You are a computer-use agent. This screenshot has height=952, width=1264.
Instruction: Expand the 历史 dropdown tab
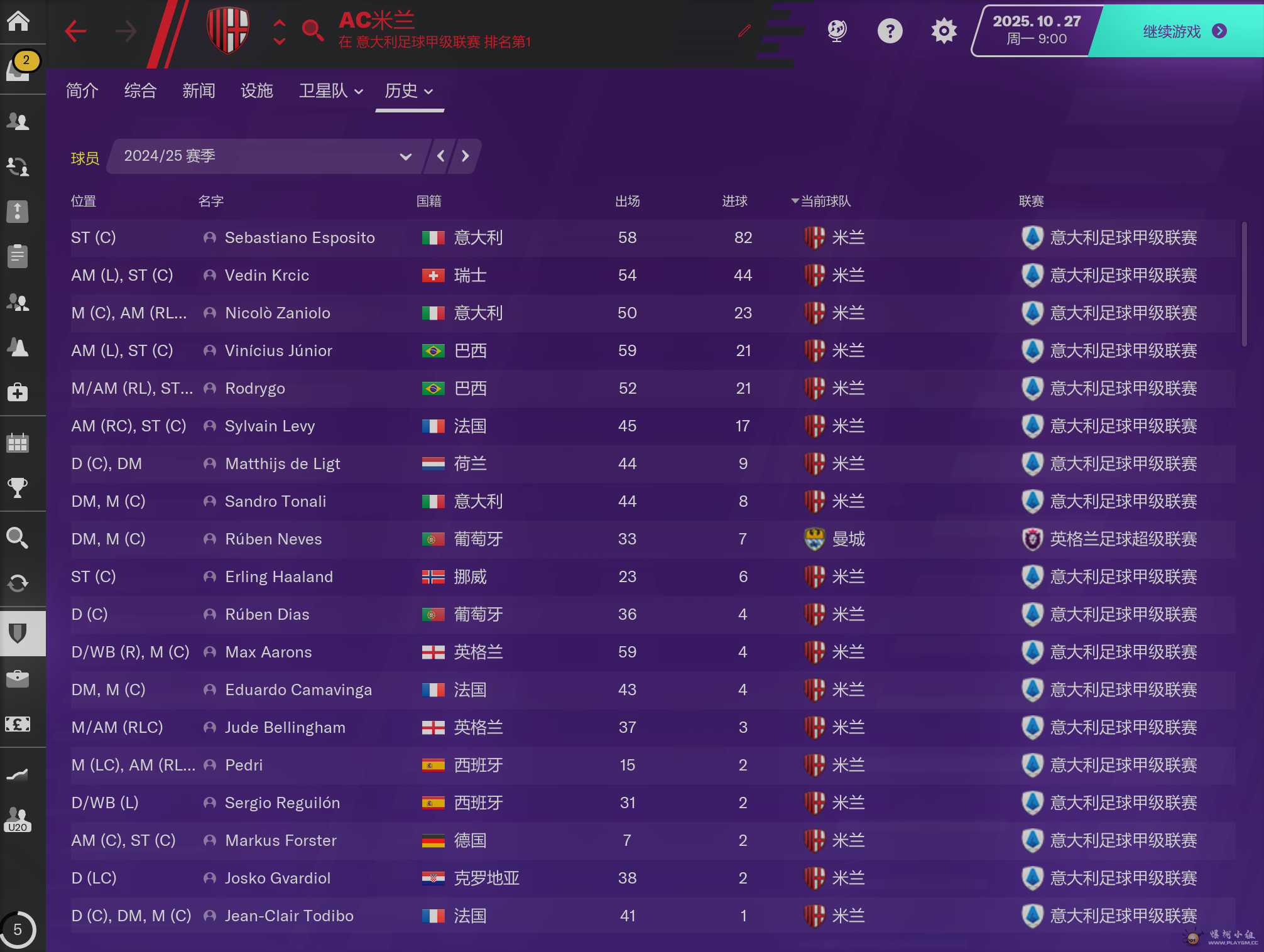point(409,91)
